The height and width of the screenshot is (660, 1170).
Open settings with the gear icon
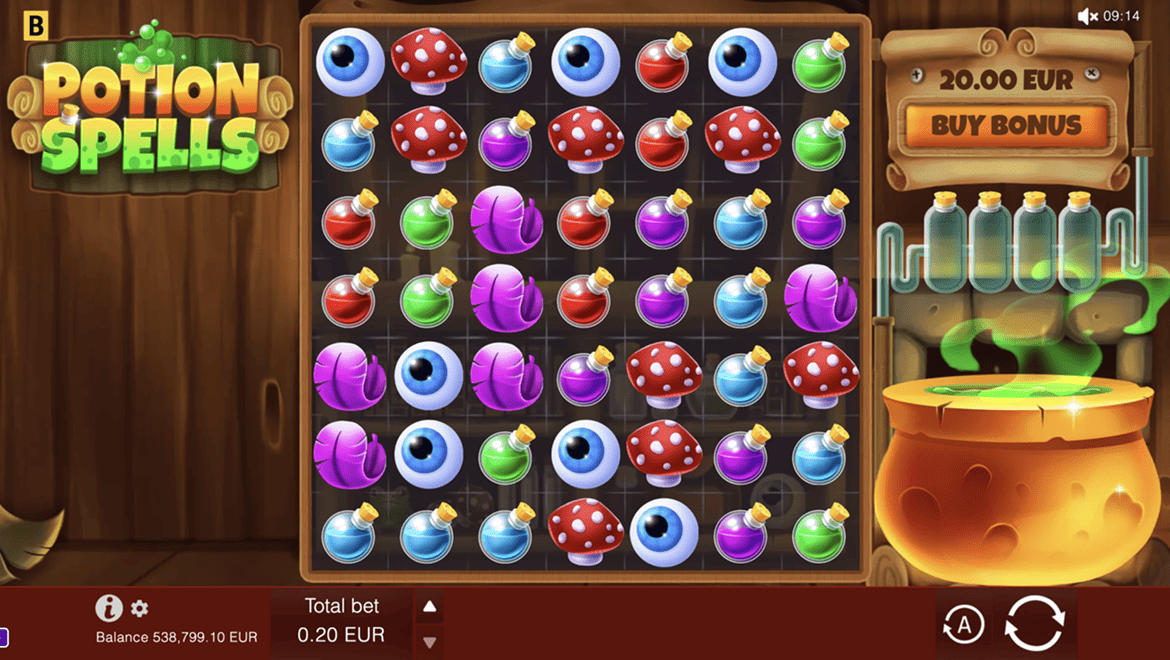click(x=140, y=608)
